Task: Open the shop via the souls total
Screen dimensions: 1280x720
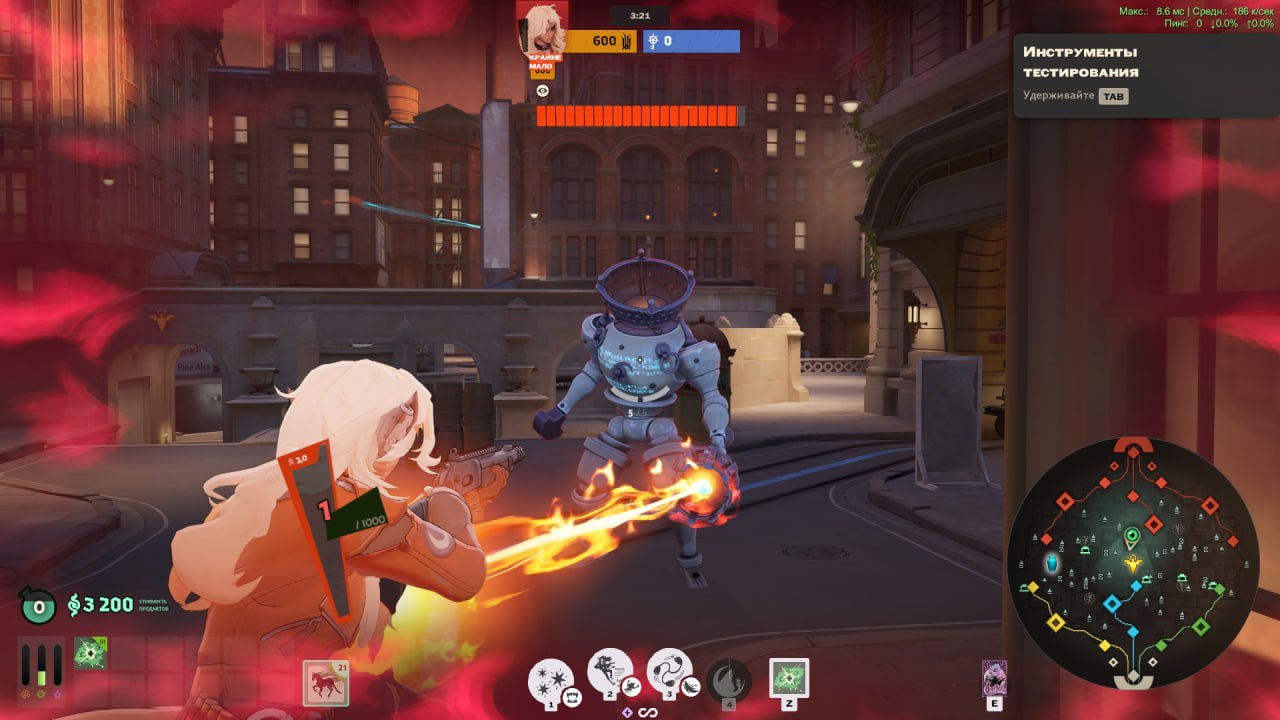Action: (101, 604)
